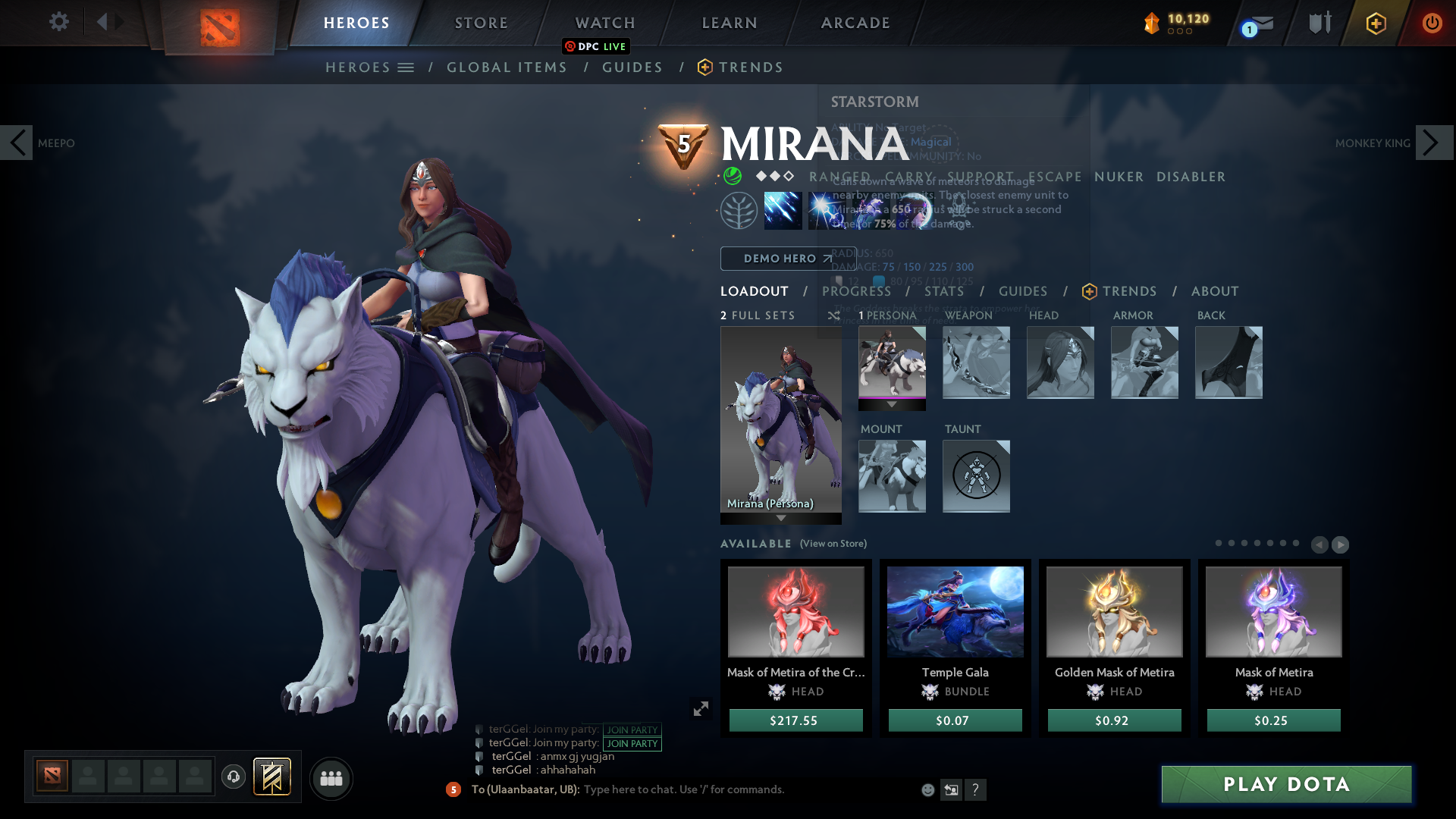Click JOIN PARTY link in chat
The height and width of the screenshot is (819, 1456).
(632, 730)
